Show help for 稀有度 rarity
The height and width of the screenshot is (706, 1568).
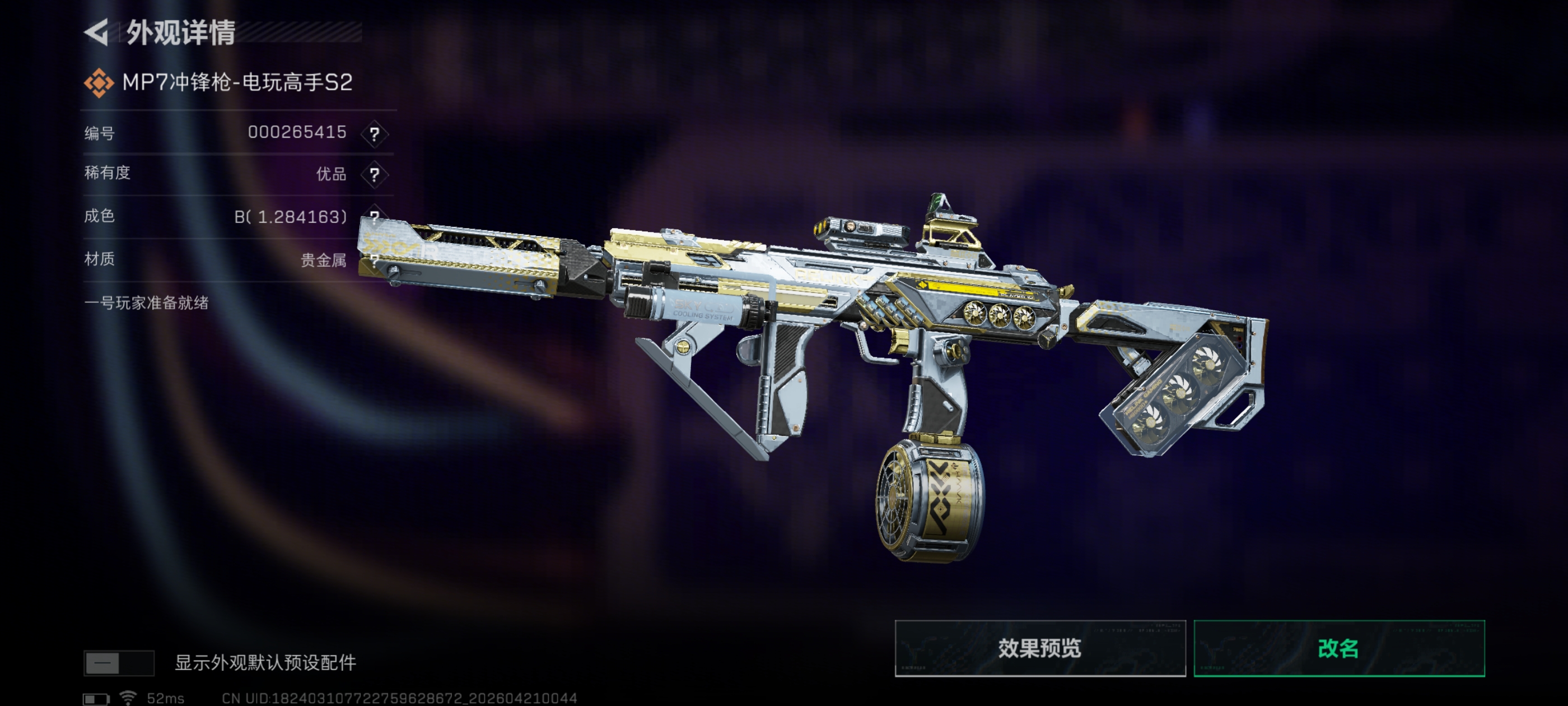(x=374, y=175)
